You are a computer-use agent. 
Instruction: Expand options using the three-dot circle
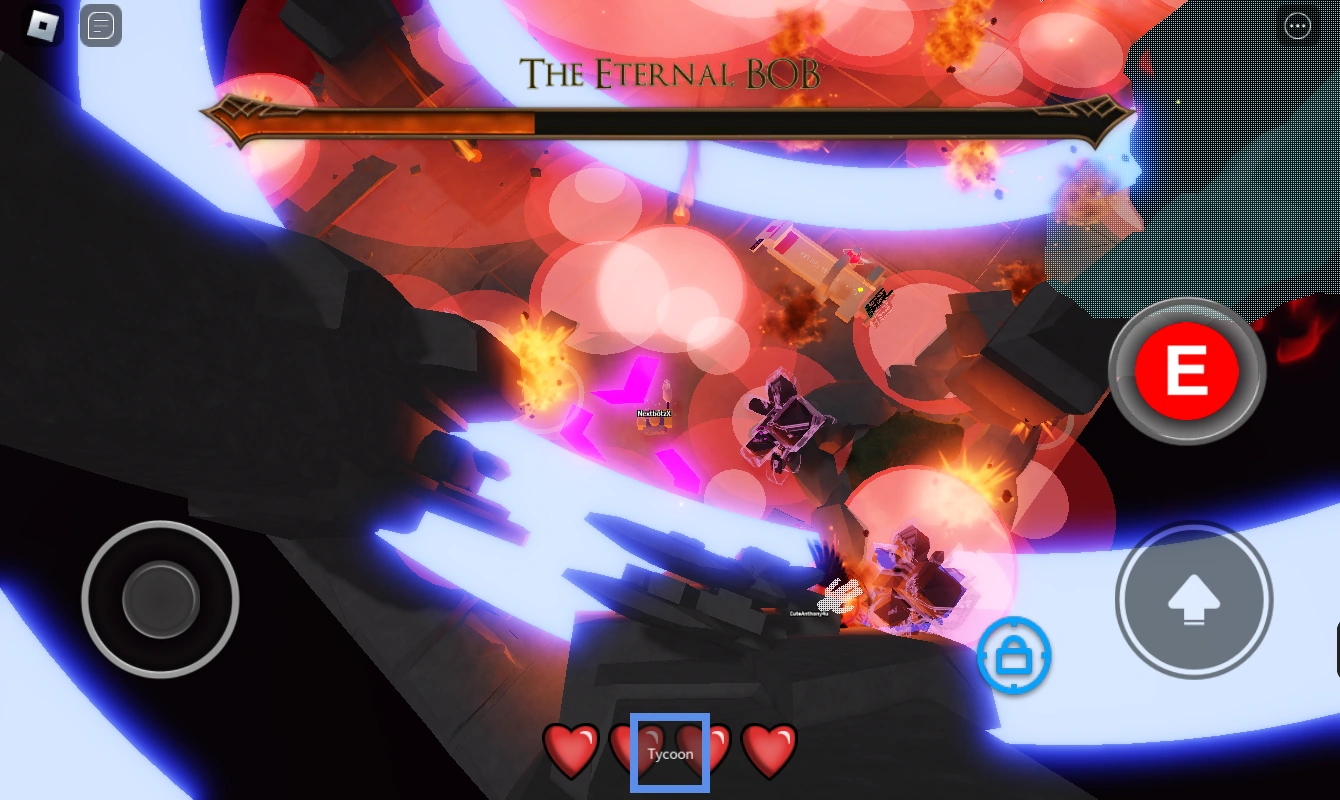coord(1298,26)
